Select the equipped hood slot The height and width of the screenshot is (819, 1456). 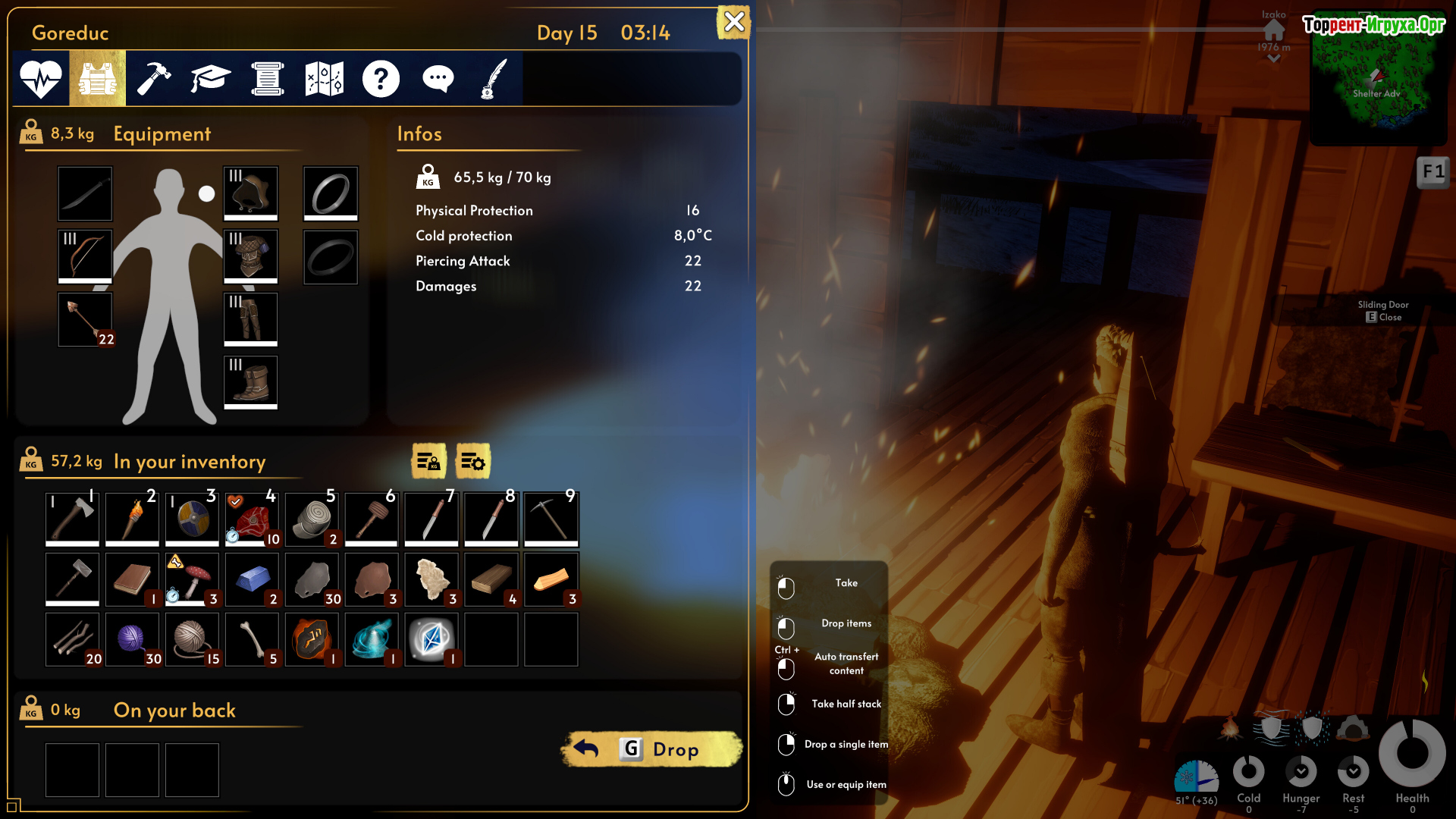point(251,193)
